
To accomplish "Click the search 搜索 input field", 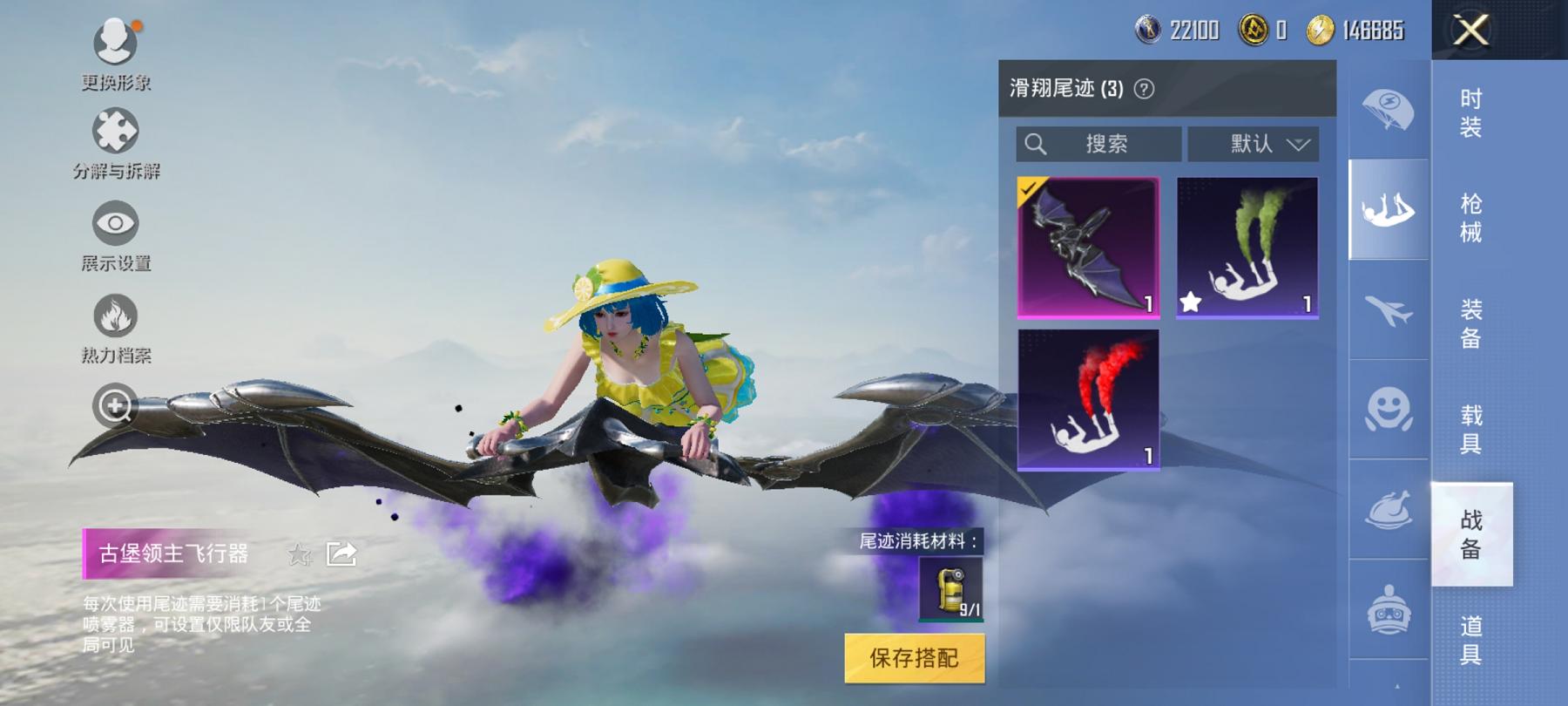I will tap(1098, 144).
